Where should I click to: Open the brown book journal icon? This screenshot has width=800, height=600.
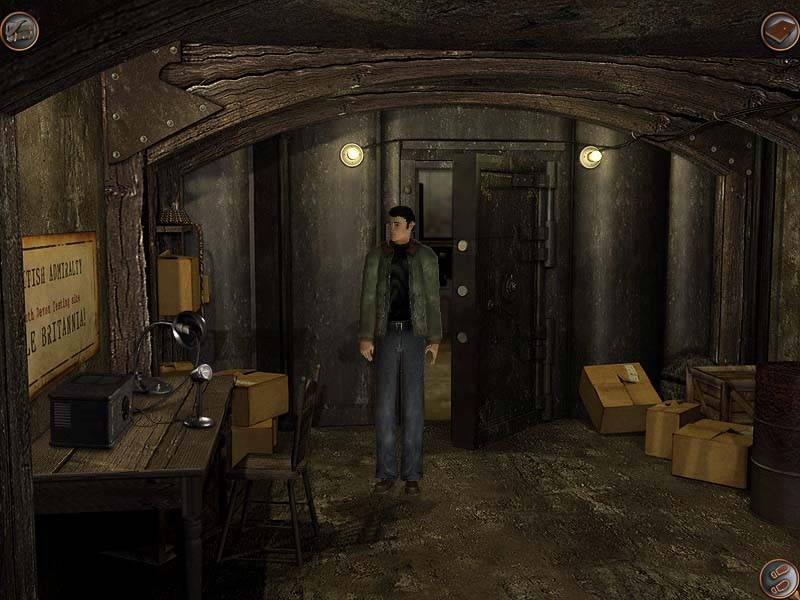coord(779,31)
